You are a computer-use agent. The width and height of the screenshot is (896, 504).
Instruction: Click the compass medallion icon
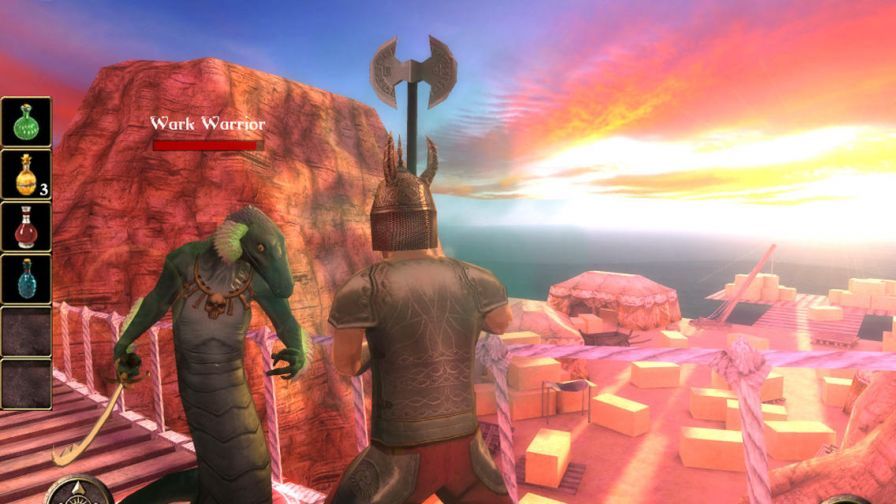78,493
